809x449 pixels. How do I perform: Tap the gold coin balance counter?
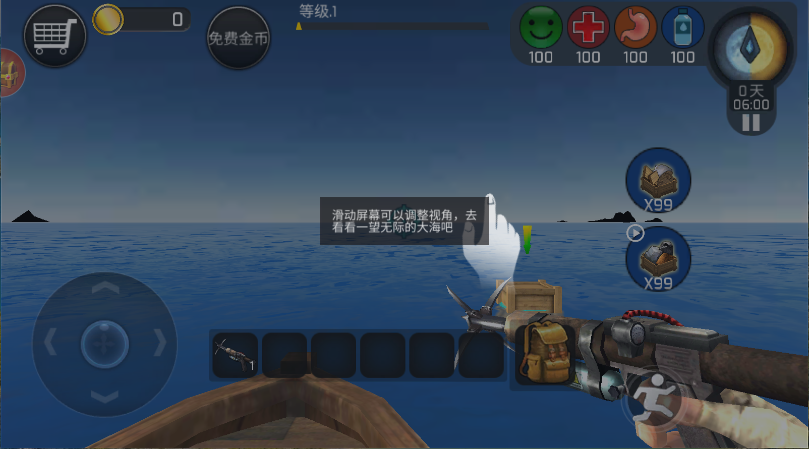142,19
